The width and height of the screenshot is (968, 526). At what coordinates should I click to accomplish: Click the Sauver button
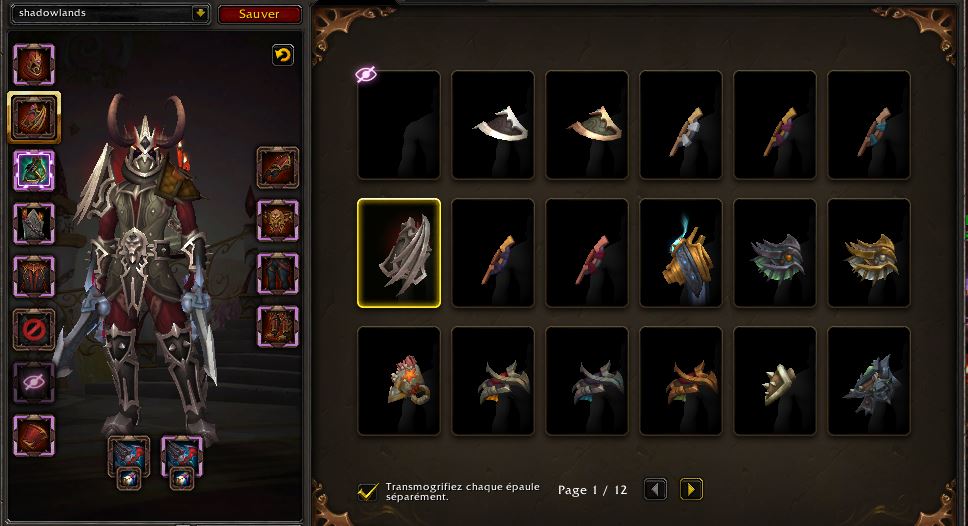260,14
